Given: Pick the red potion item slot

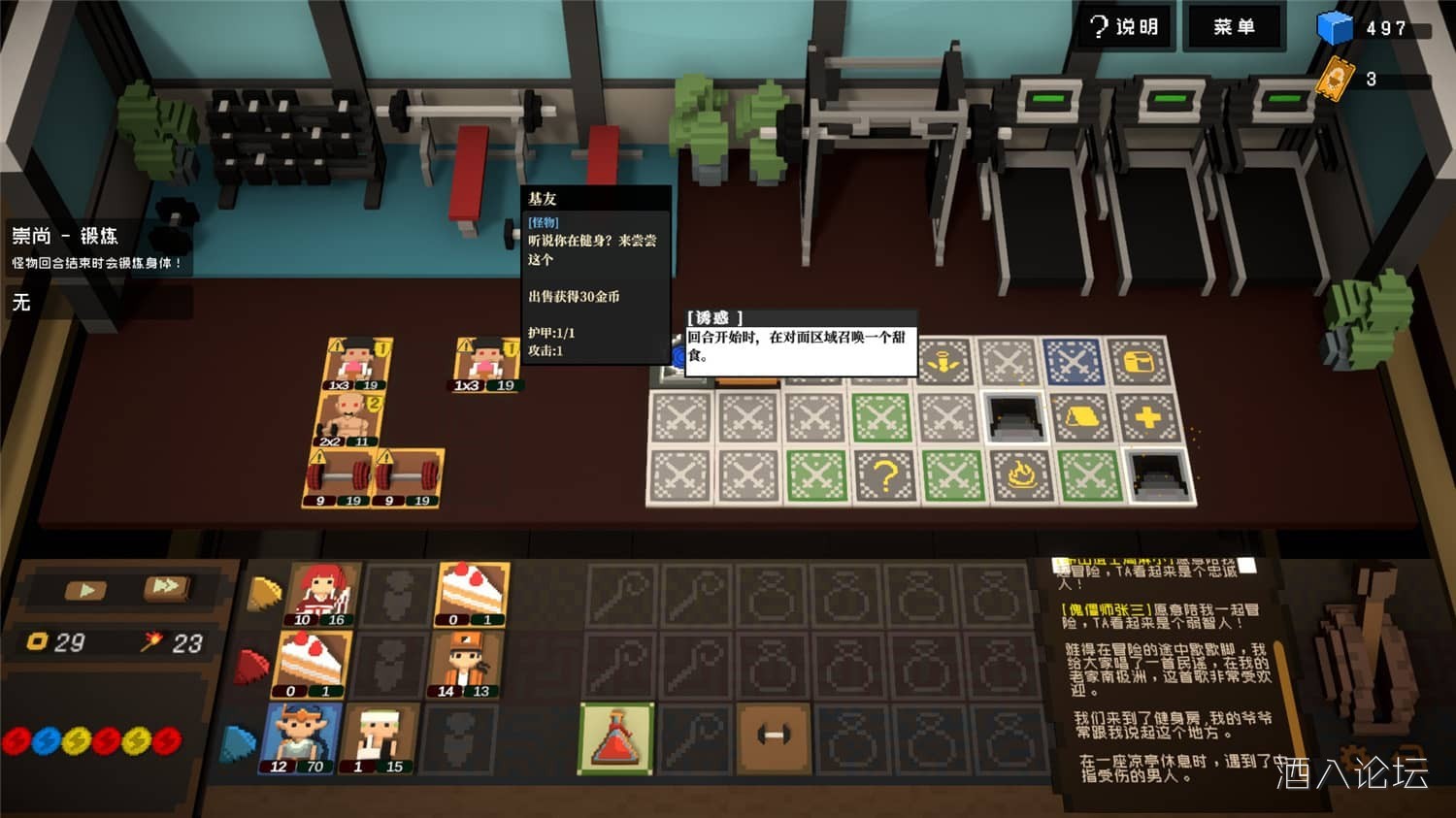Looking at the screenshot, I should [x=616, y=739].
